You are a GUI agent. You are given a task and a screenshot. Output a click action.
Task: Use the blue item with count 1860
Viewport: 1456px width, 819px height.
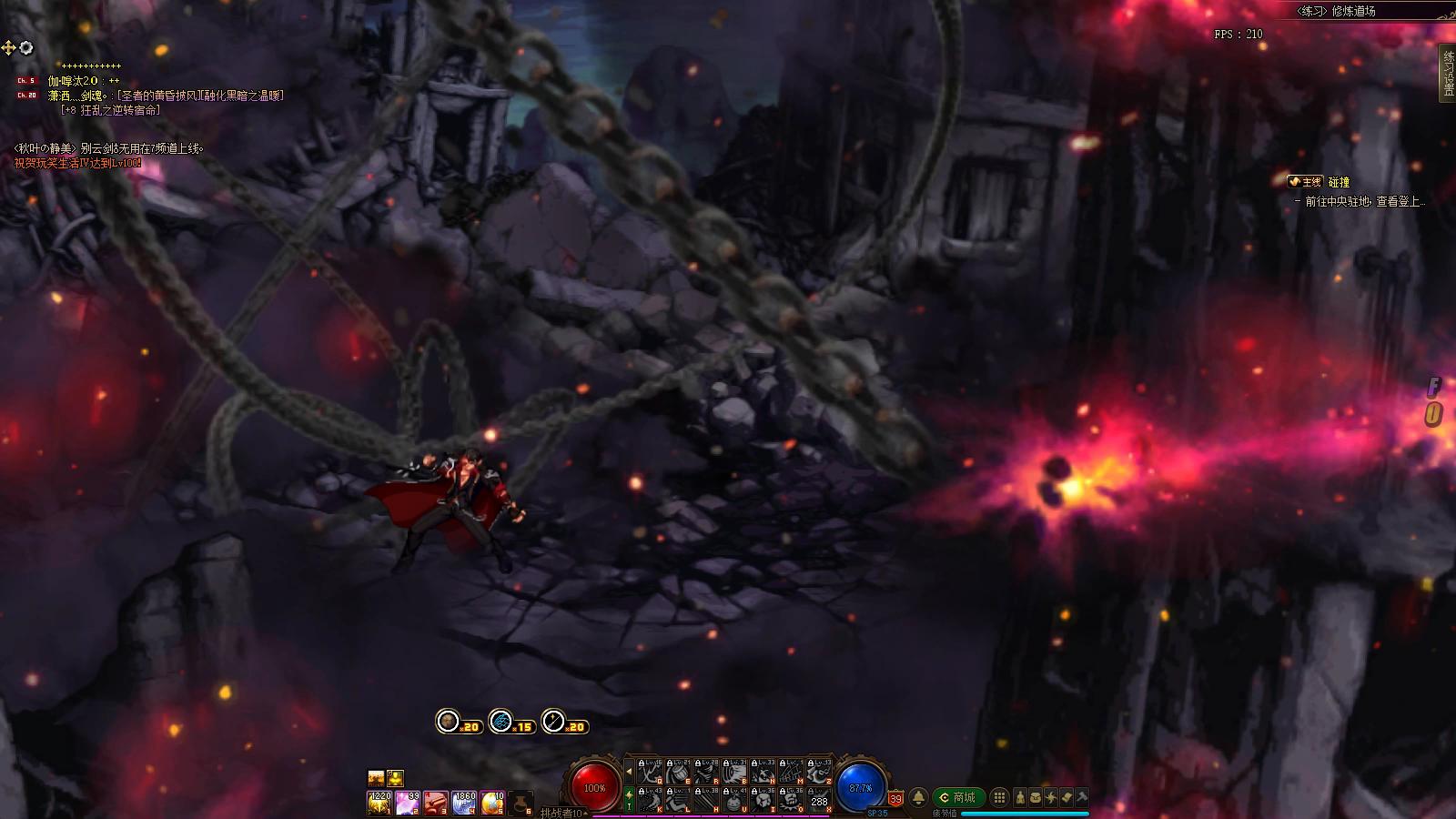pyautogui.click(x=464, y=803)
